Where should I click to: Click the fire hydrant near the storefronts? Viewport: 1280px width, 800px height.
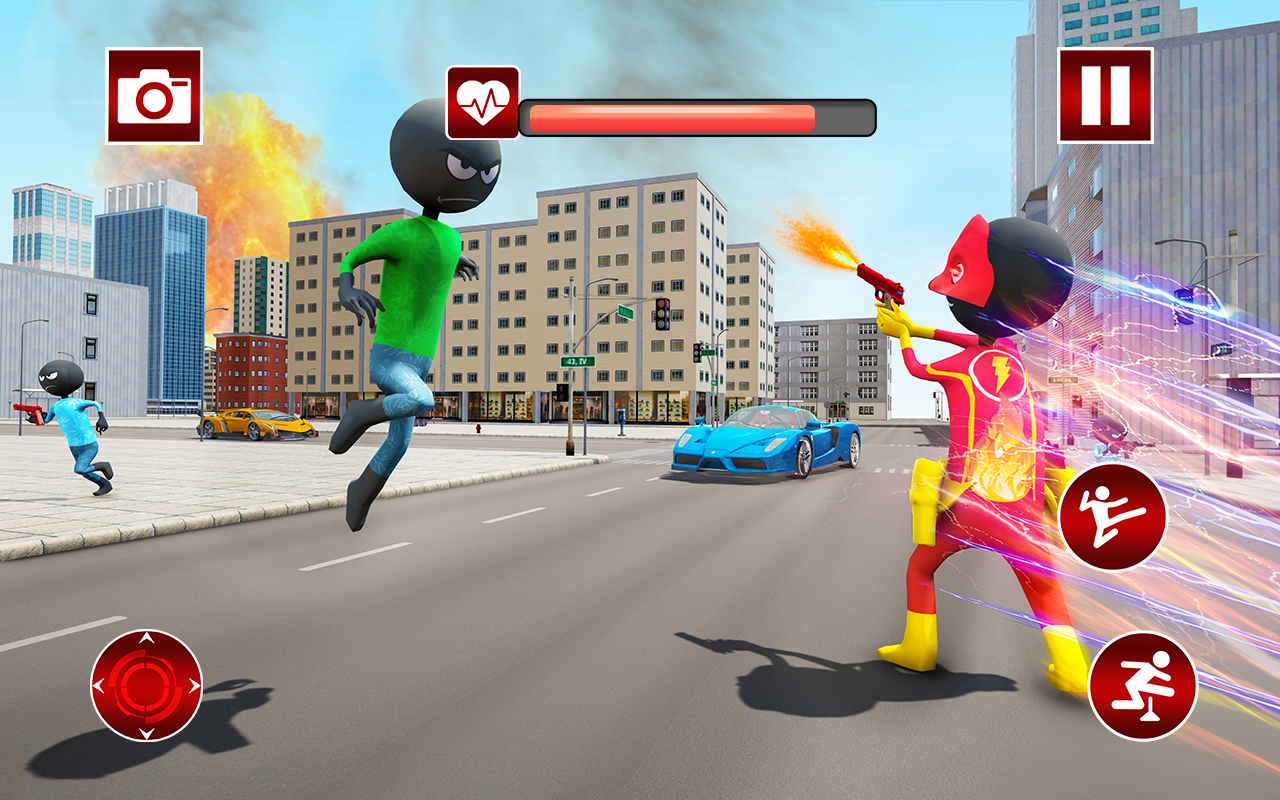477,430
